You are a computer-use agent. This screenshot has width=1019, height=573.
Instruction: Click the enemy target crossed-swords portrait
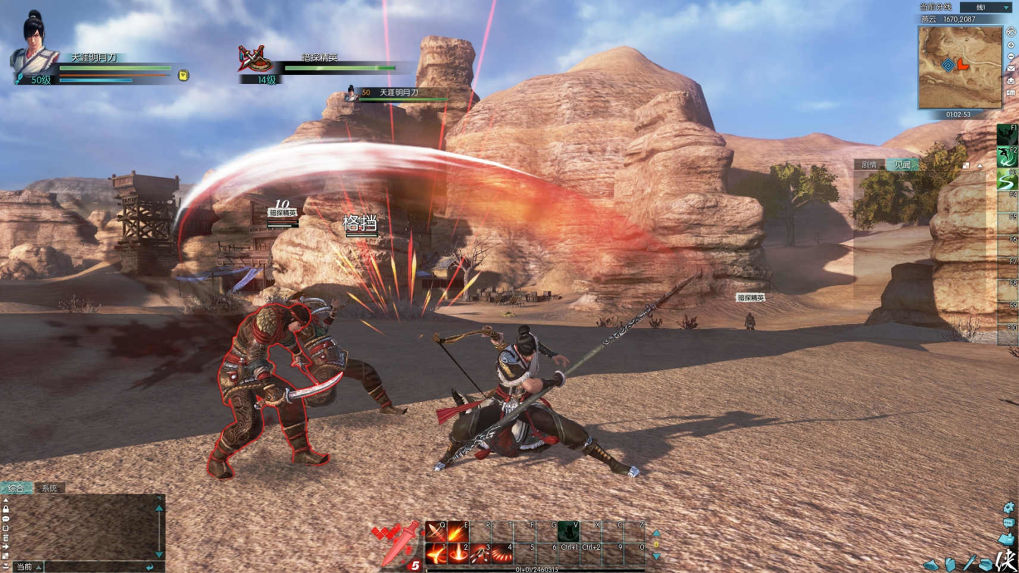pos(255,59)
